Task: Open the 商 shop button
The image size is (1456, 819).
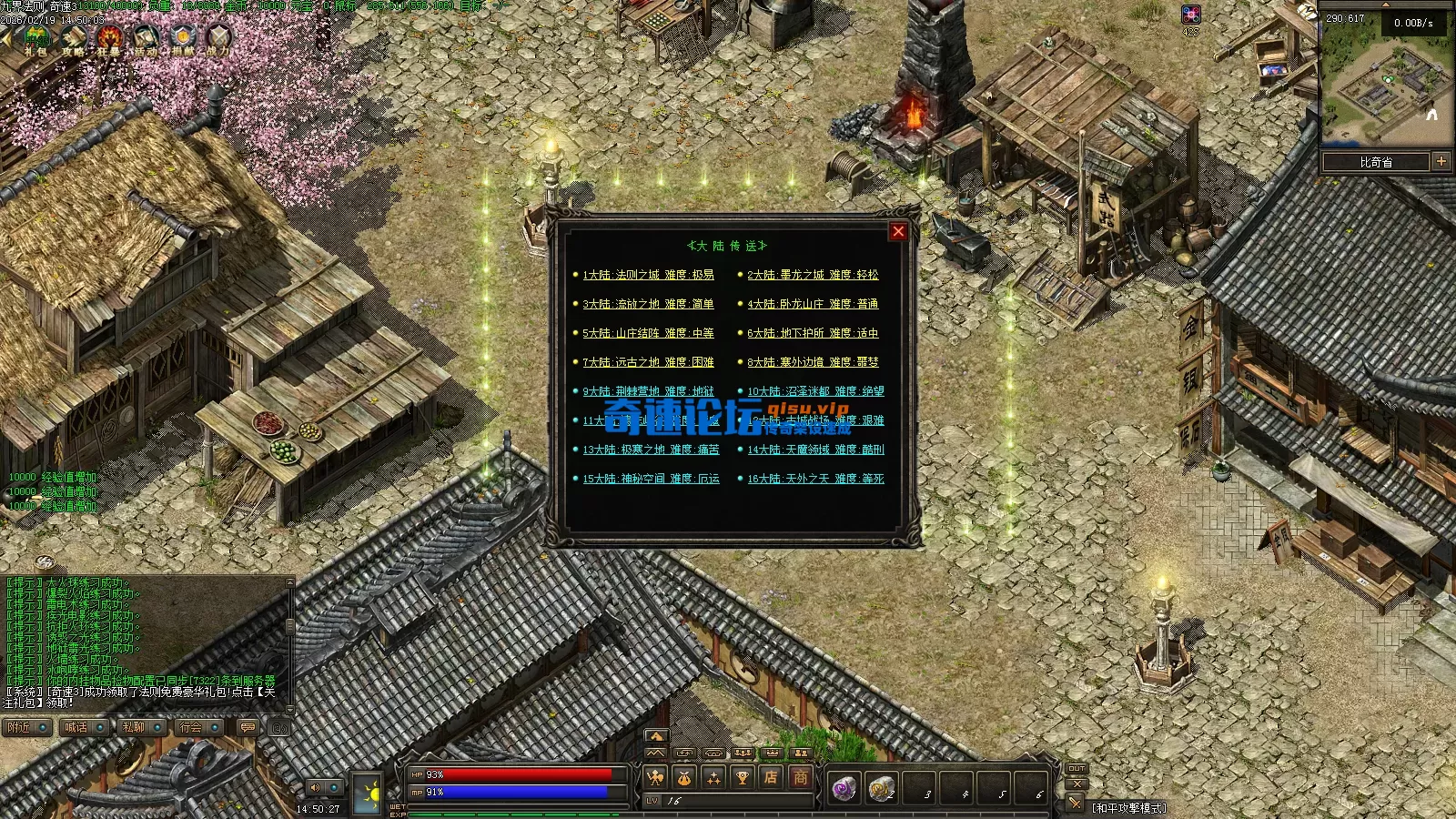Action: 800,777
